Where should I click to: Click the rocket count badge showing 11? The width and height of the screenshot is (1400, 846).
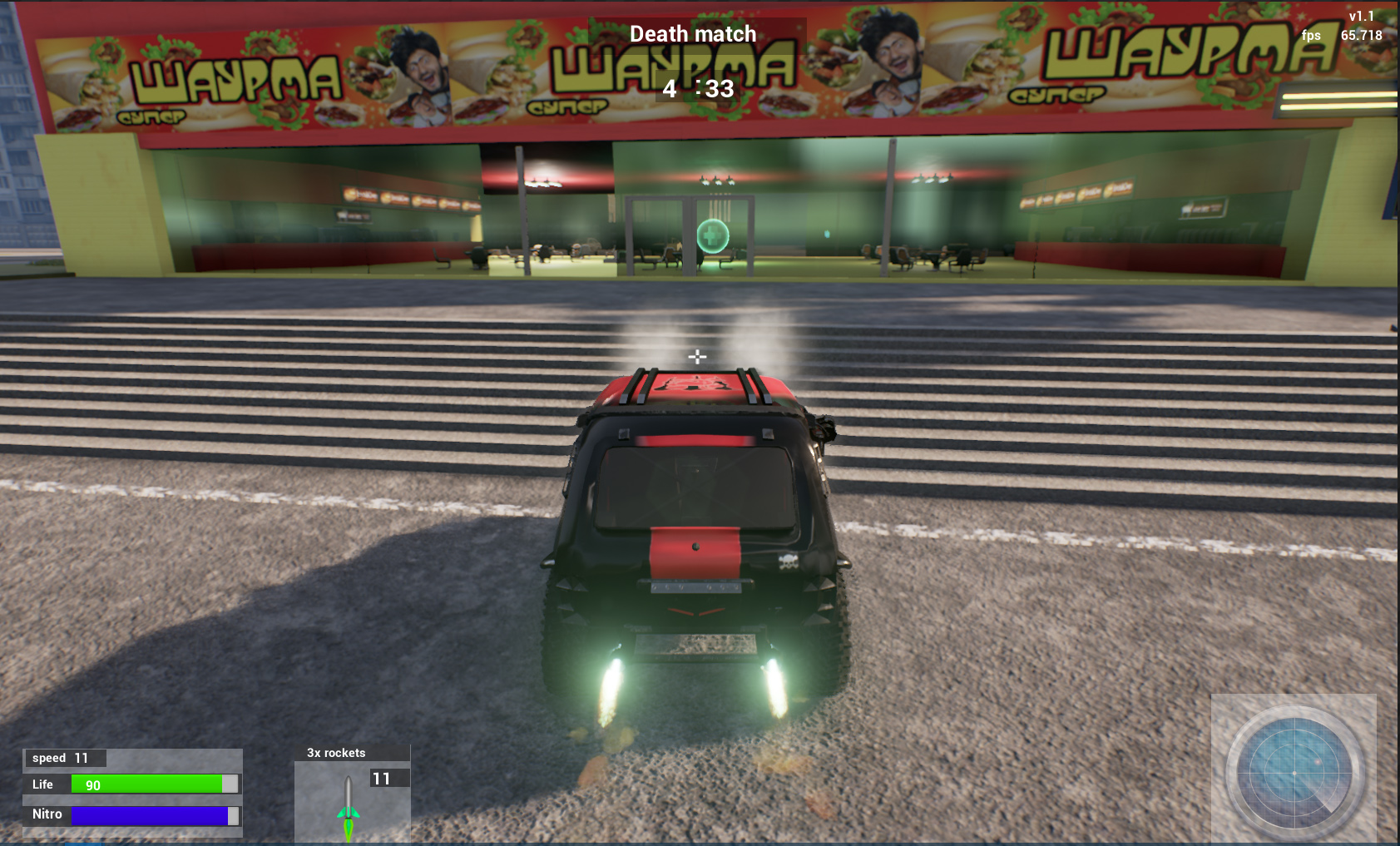click(x=383, y=778)
